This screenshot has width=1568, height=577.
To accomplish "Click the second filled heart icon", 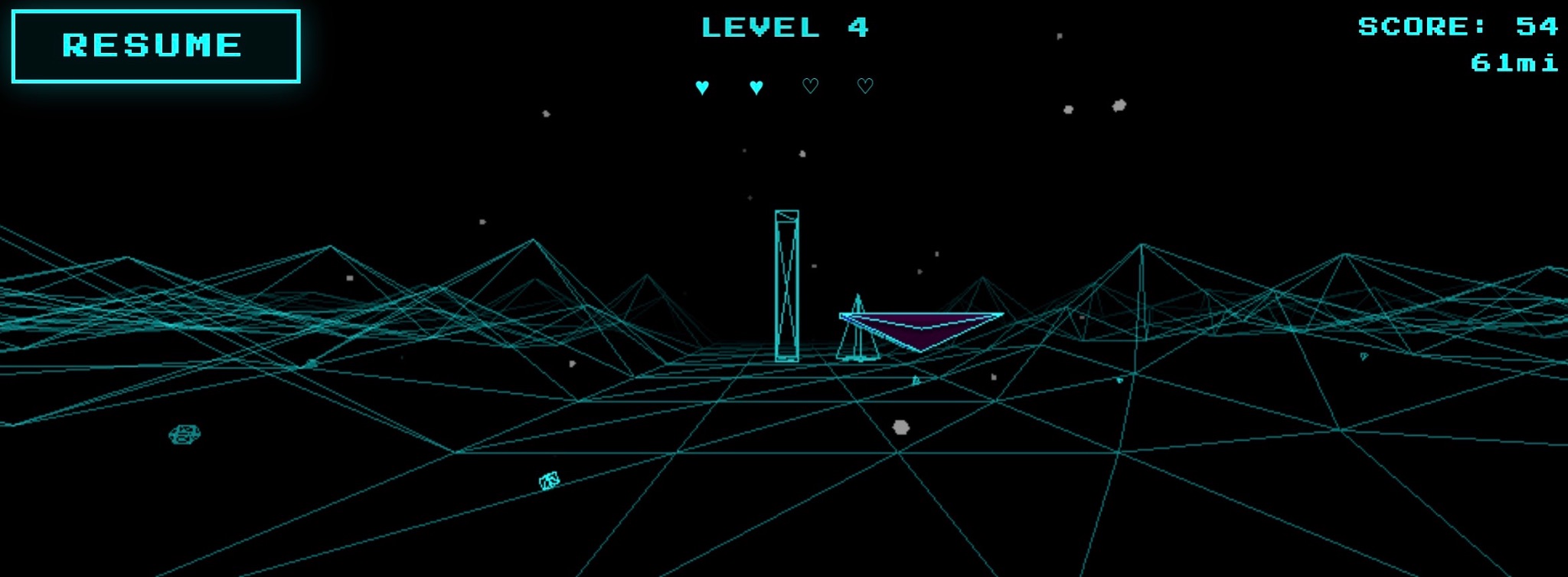I will tap(755, 86).
